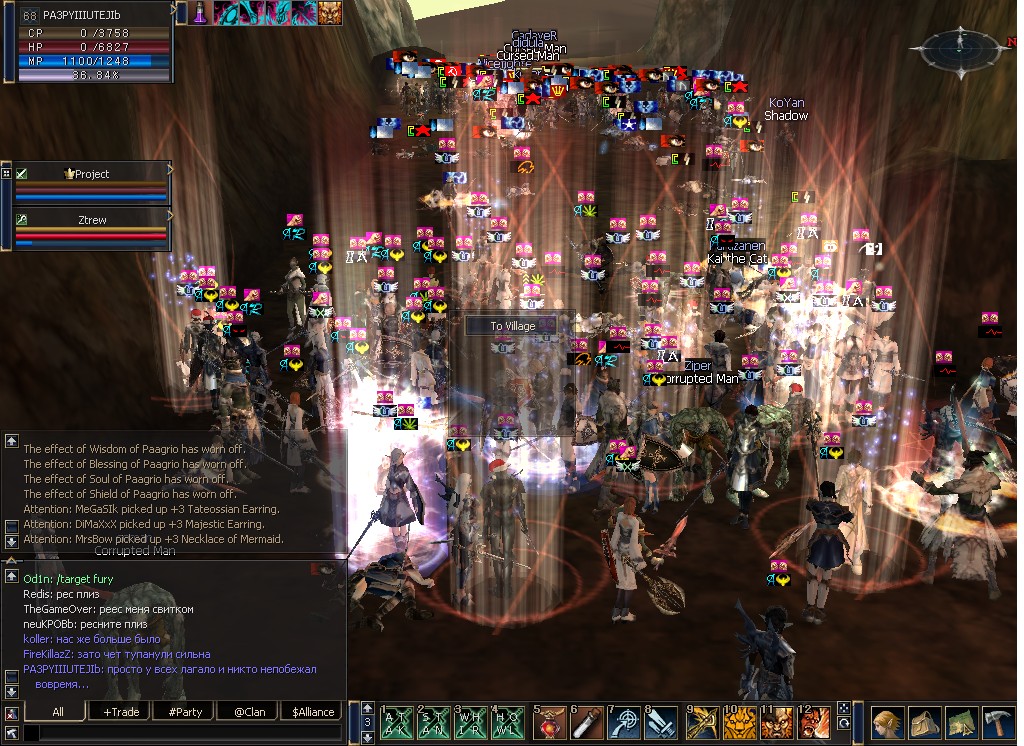Activate the crosshair skill in slot 7
This screenshot has width=1024, height=746.
626,722
